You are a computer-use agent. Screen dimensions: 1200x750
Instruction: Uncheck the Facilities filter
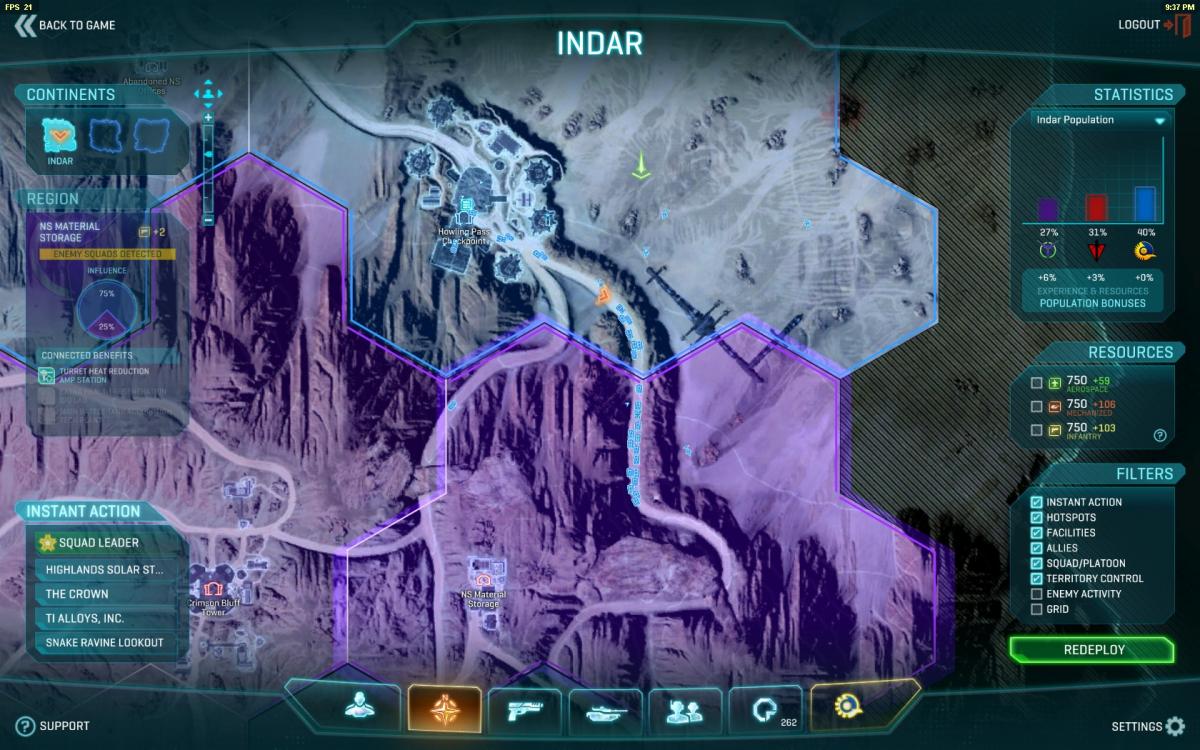[x=1037, y=533]
